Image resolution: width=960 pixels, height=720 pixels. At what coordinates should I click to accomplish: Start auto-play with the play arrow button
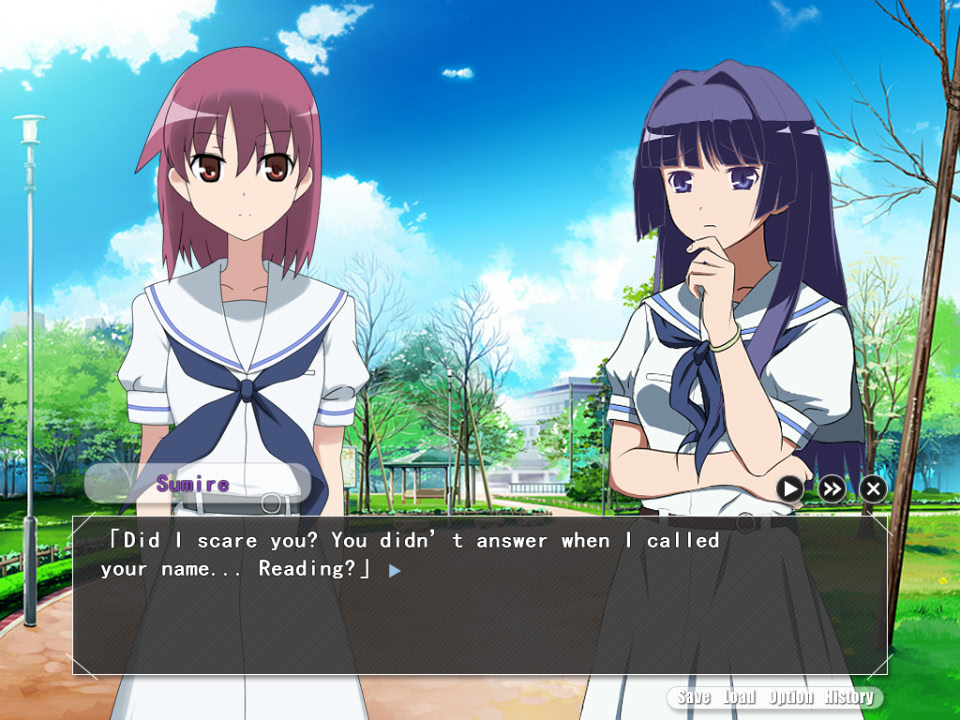tap(790, 489)
